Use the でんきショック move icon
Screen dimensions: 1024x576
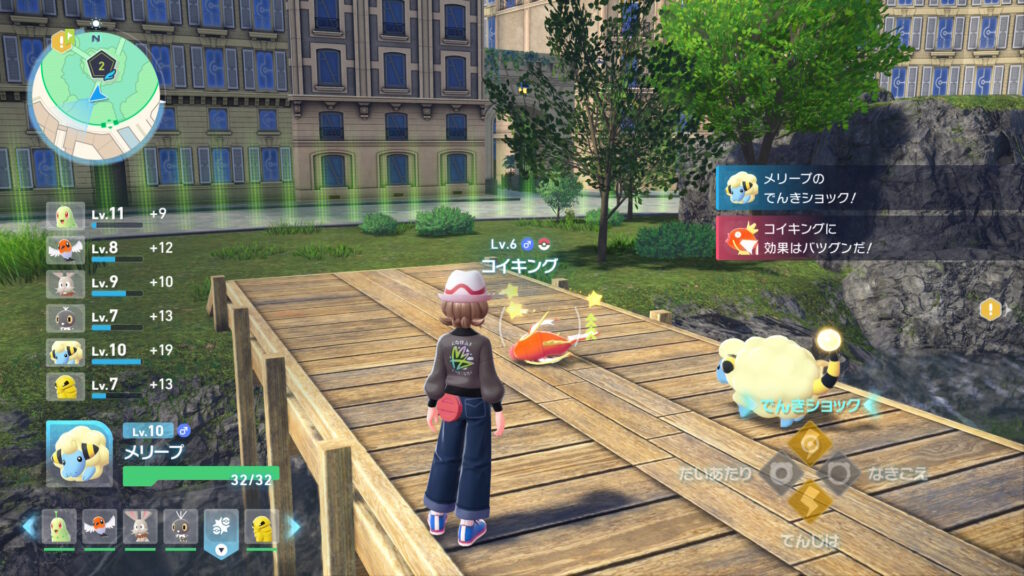point(809,442)
